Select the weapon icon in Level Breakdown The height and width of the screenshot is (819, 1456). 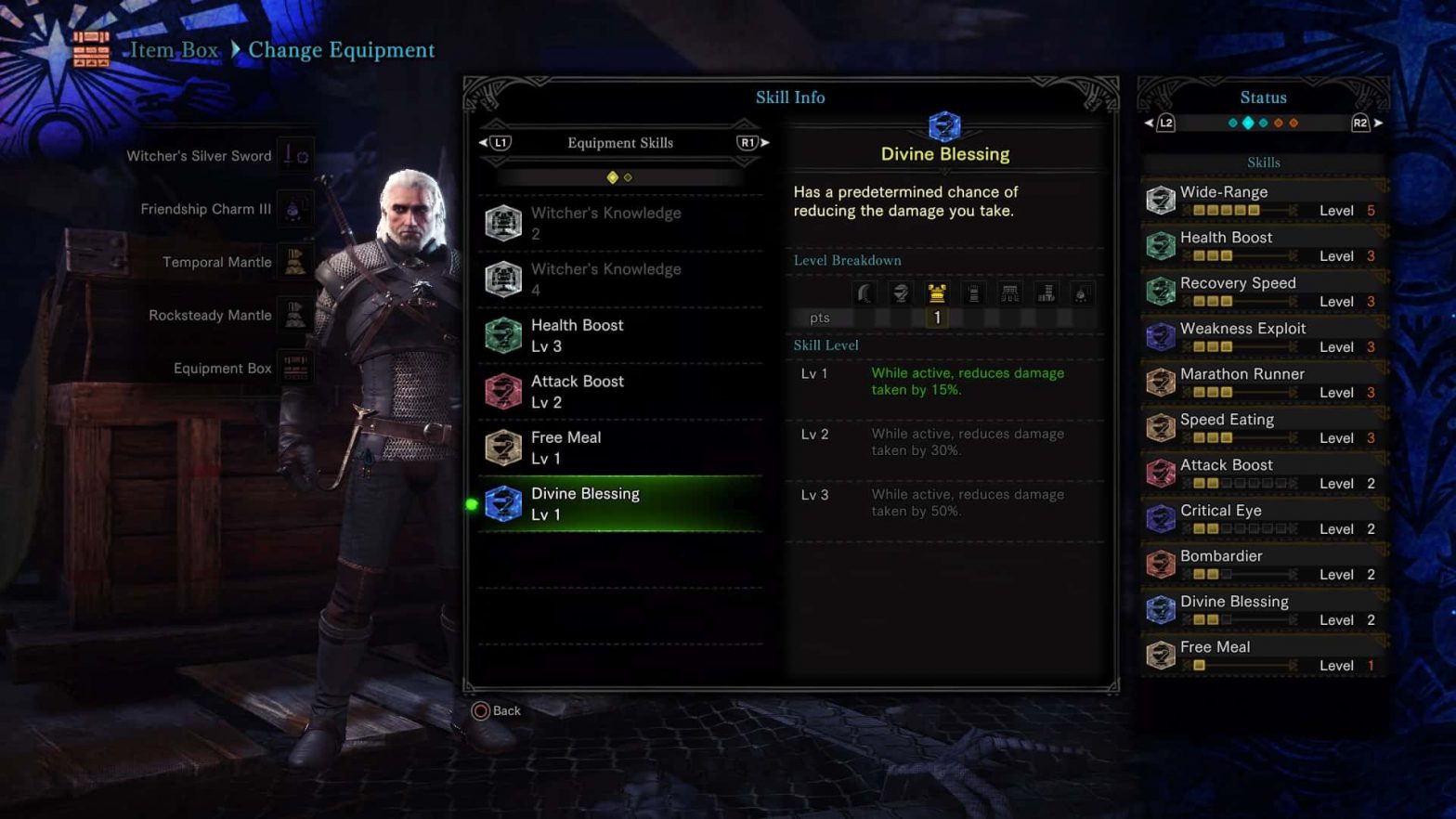tap(864, 292)
